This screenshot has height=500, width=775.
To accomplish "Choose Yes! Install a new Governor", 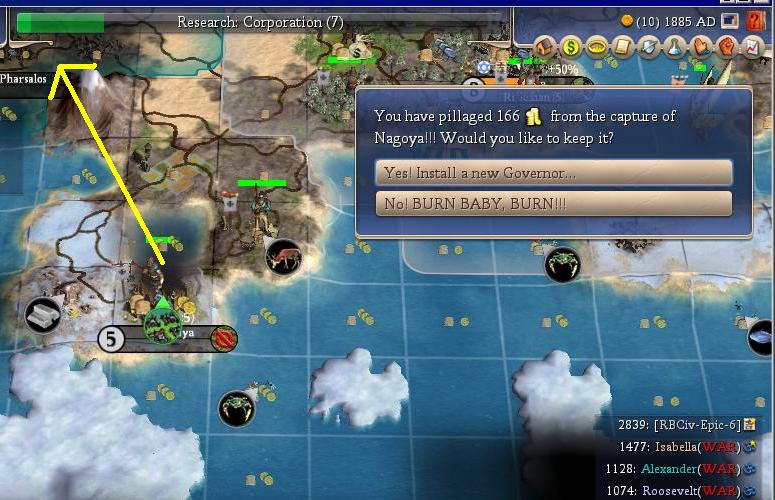I will 553,173.
